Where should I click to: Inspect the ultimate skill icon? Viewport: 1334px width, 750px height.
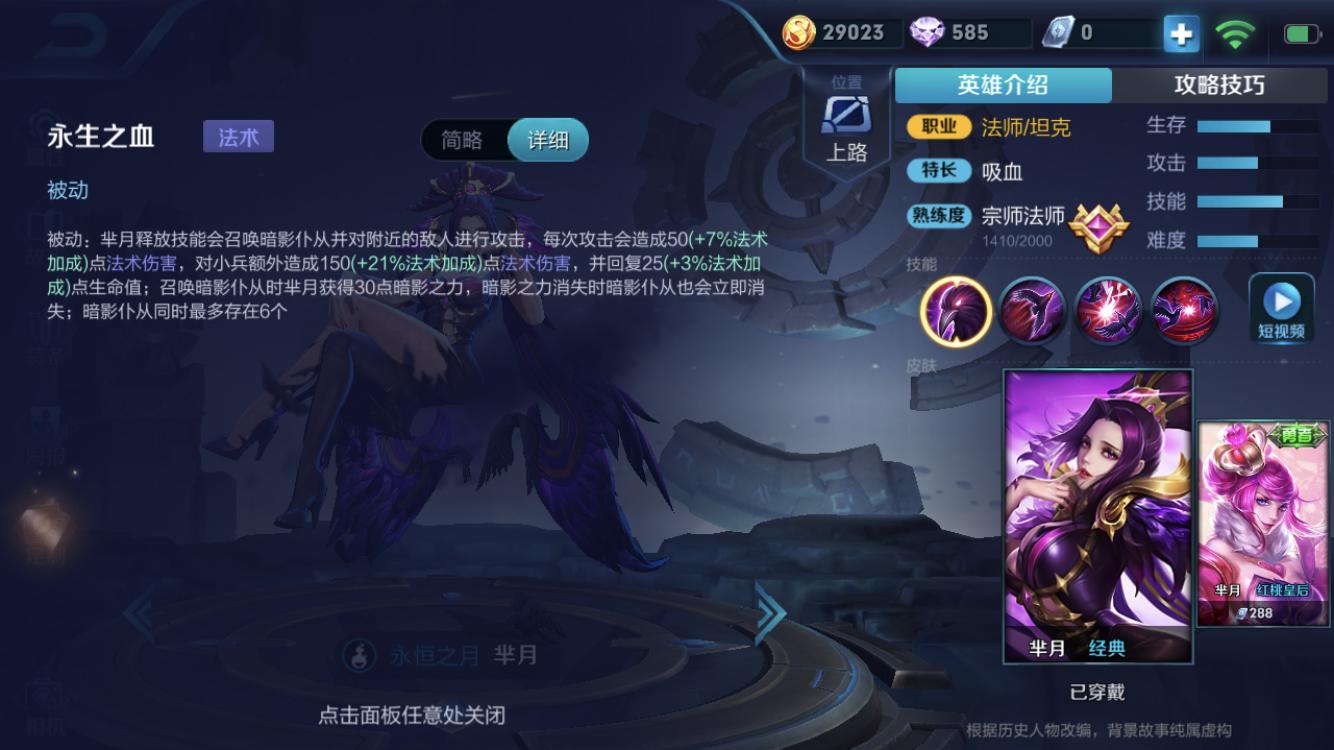tap(1183, 311)
